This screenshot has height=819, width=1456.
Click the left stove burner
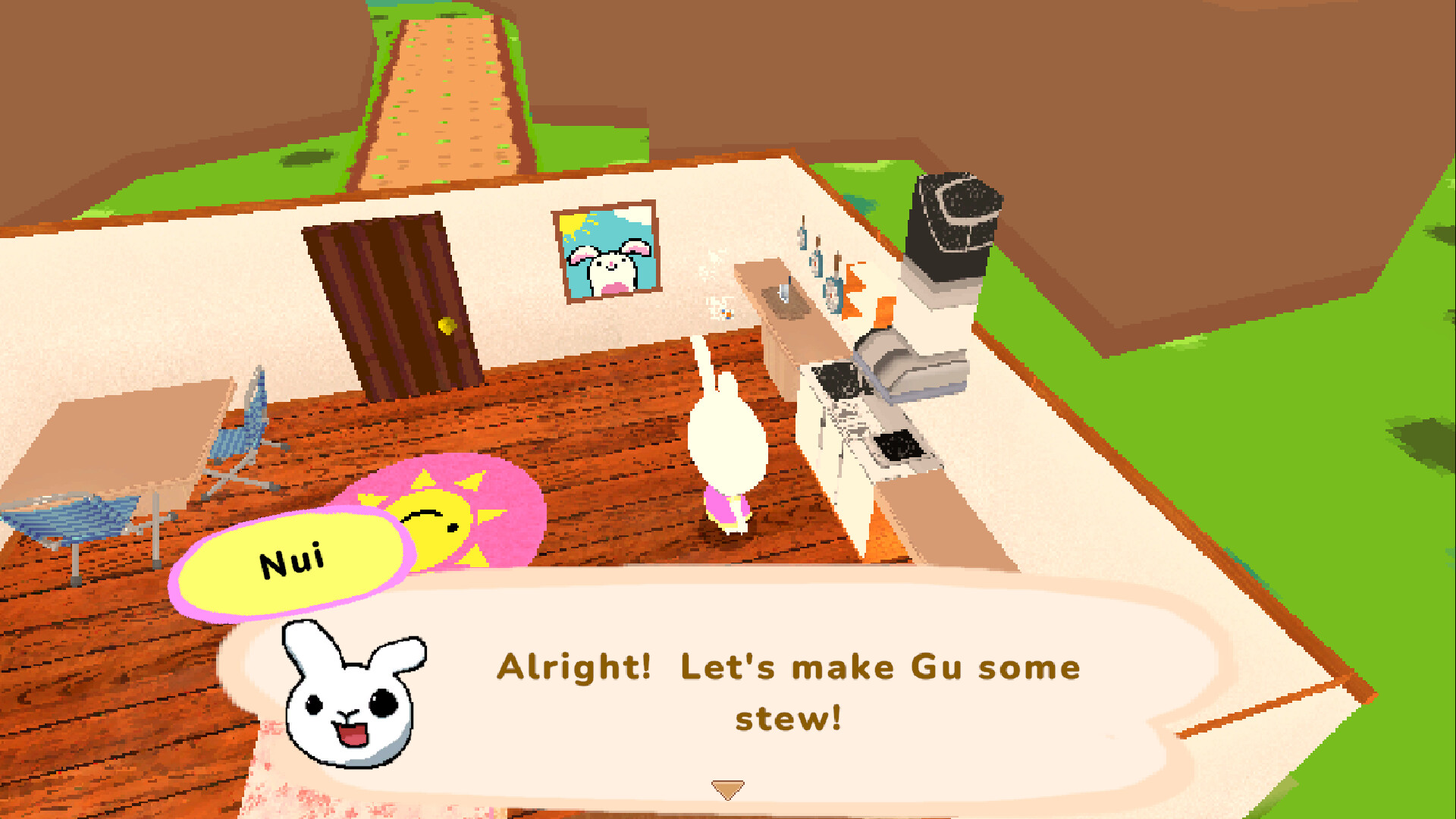(x=838, y=379)
